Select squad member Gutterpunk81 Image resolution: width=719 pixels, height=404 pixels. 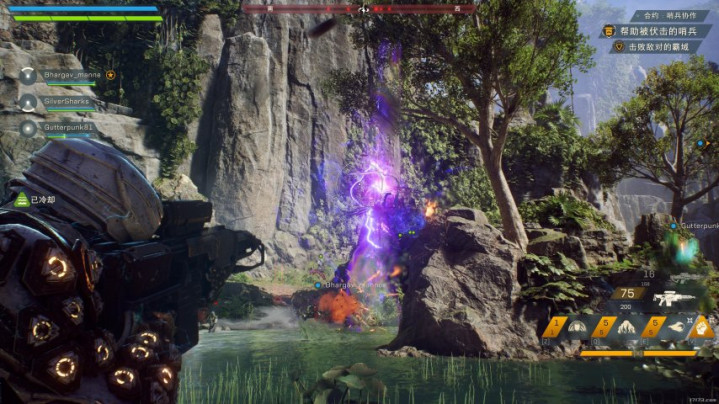(x=68, y=127)
